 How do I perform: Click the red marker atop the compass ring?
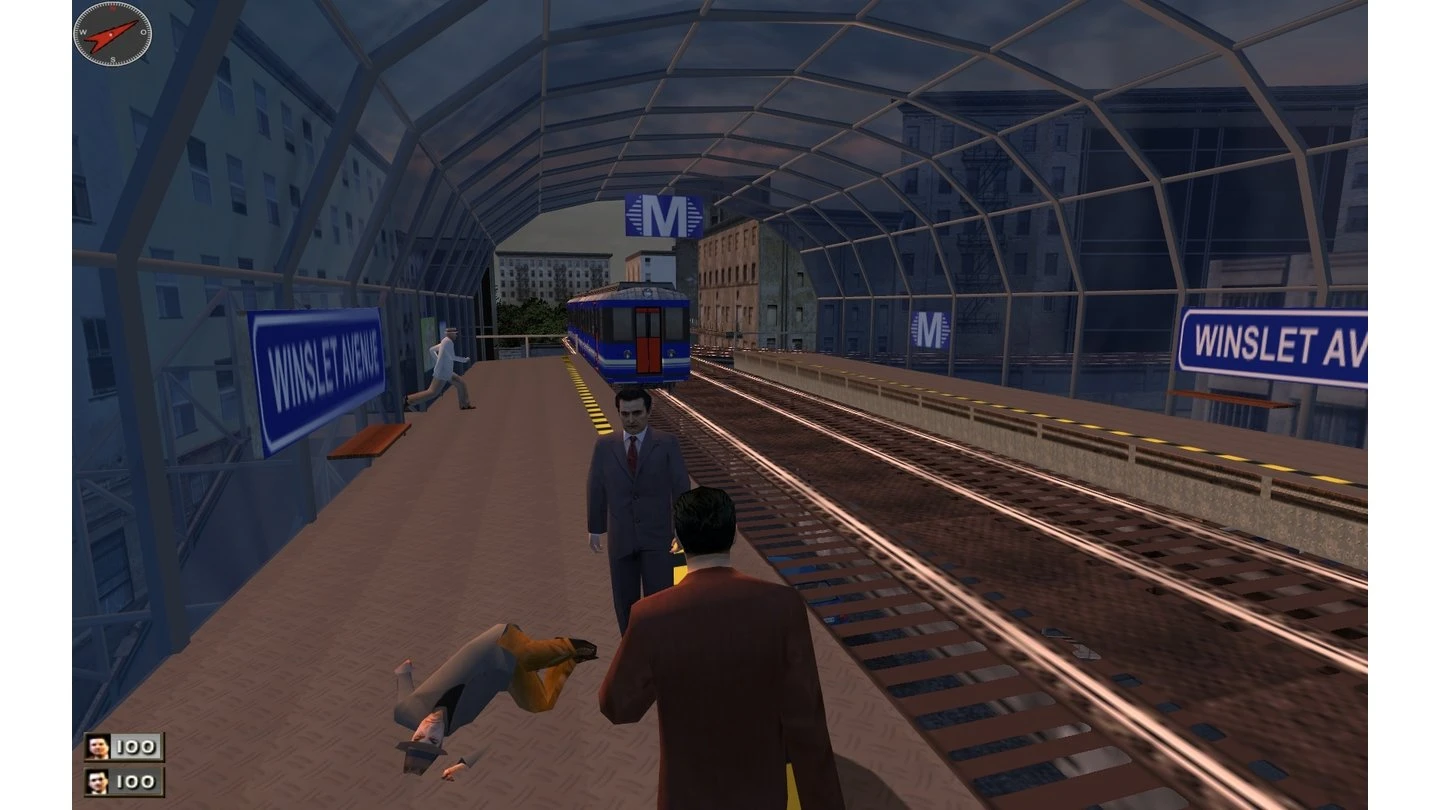pyautogui.click(x=113, y=8)
